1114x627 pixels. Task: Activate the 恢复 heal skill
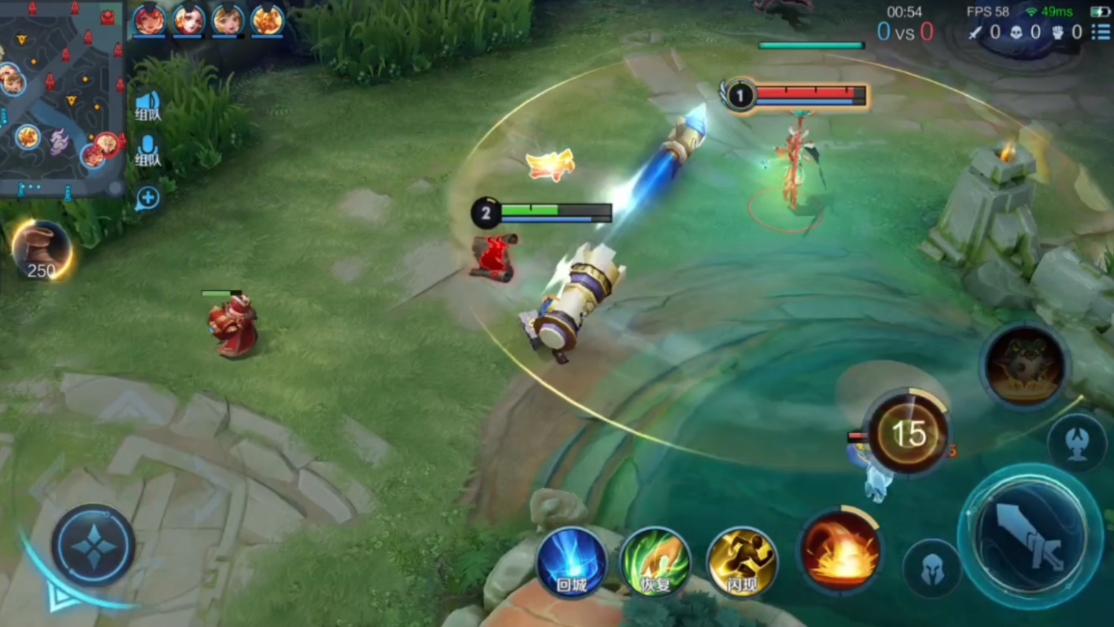(x=655, y=562)
